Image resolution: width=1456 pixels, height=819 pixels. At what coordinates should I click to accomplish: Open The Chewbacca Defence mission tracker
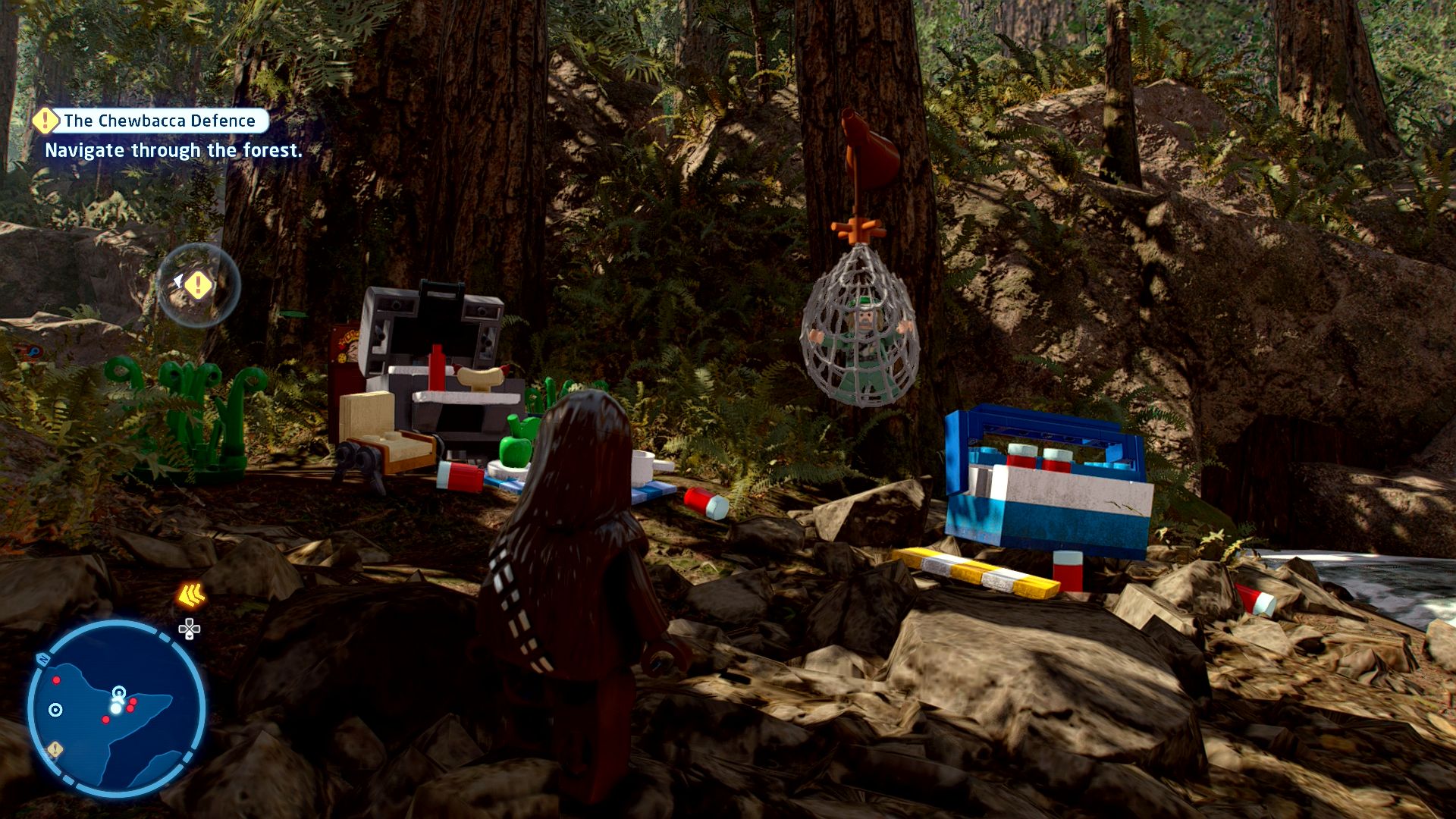[x=152, y=121]
